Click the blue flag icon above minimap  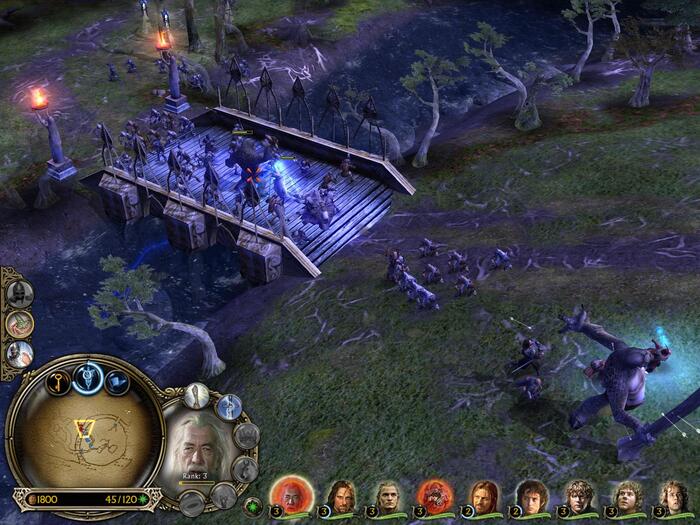tap(117, 381)
